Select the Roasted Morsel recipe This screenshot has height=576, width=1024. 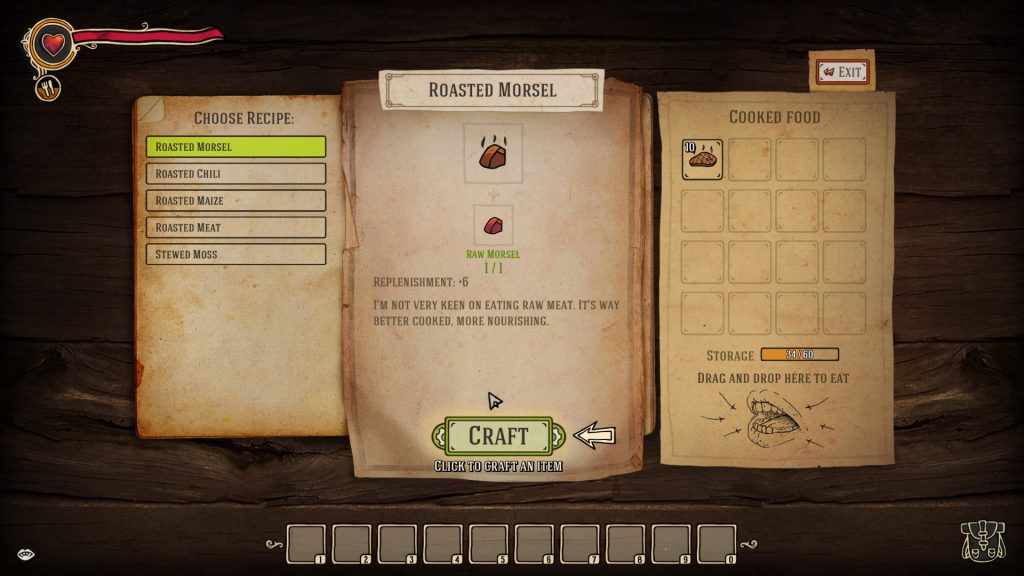236,147
